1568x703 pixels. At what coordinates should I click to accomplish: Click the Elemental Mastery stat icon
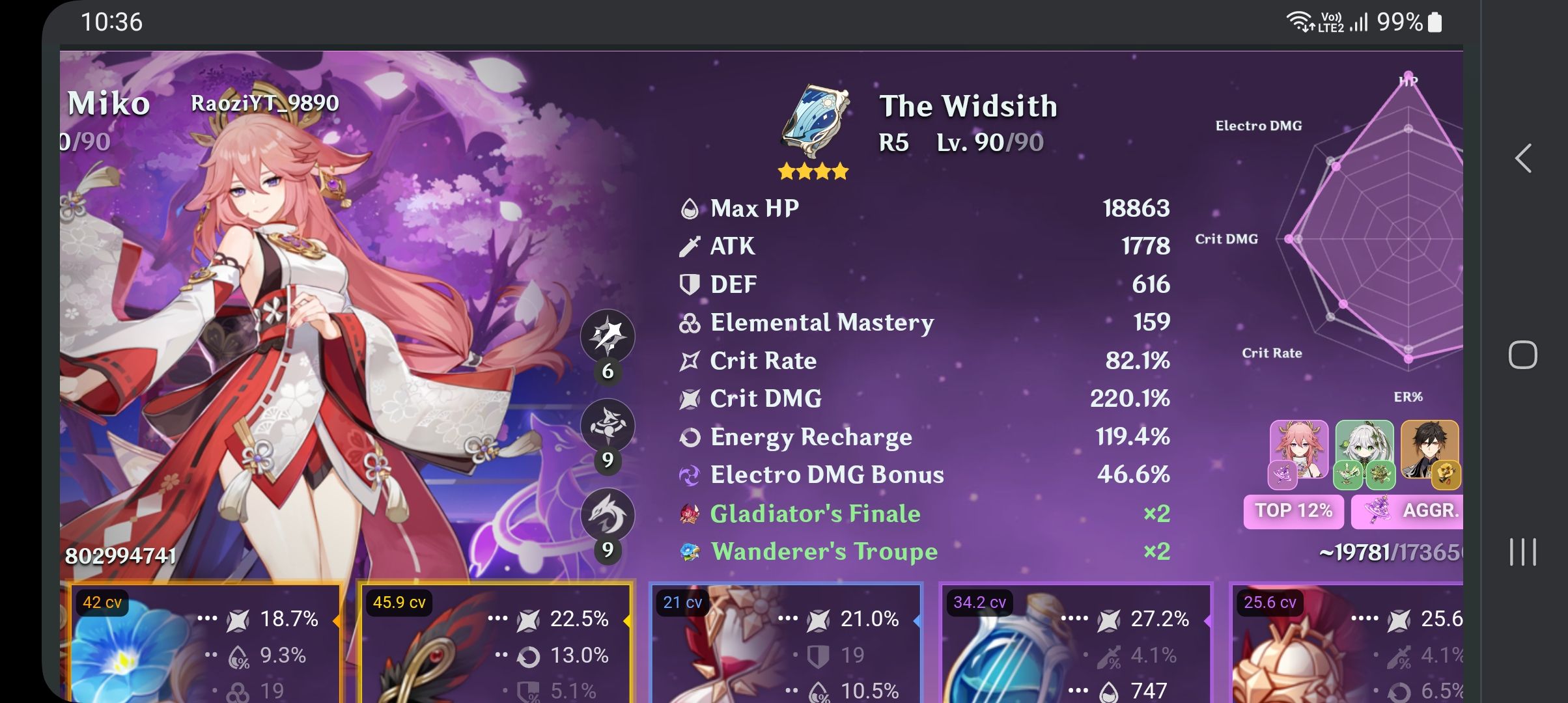(x=690, y=322)
